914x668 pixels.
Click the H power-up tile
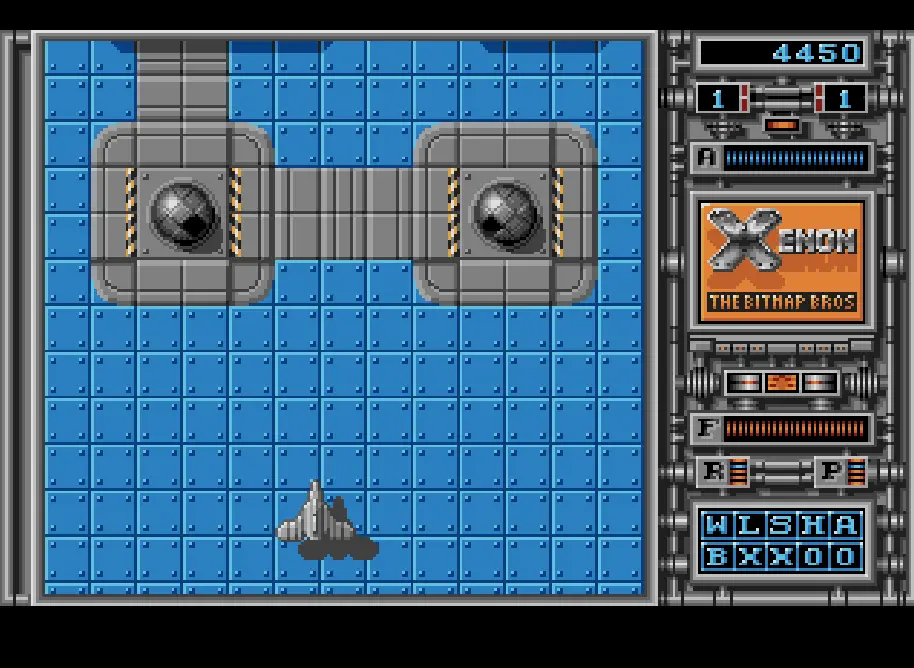click(x=813, y=525)
